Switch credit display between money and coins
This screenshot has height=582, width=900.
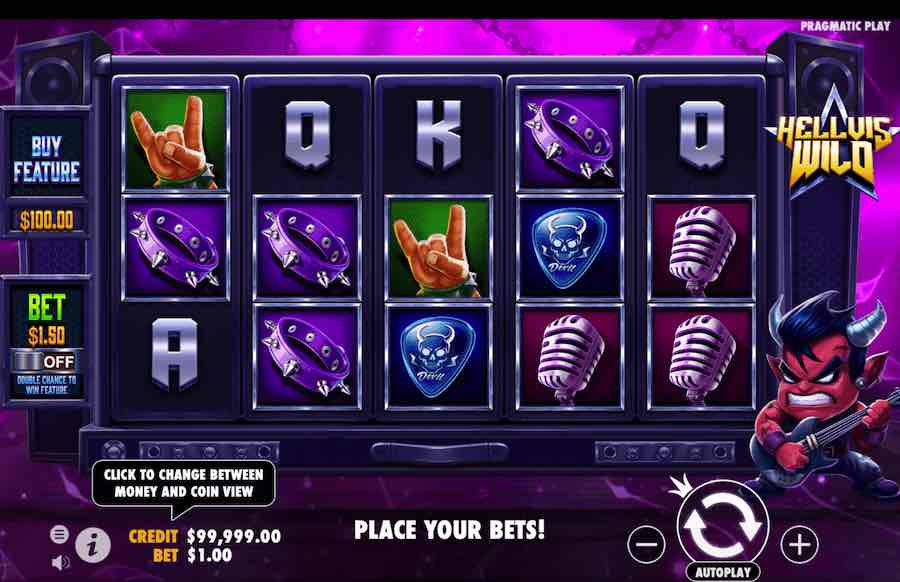205,537
